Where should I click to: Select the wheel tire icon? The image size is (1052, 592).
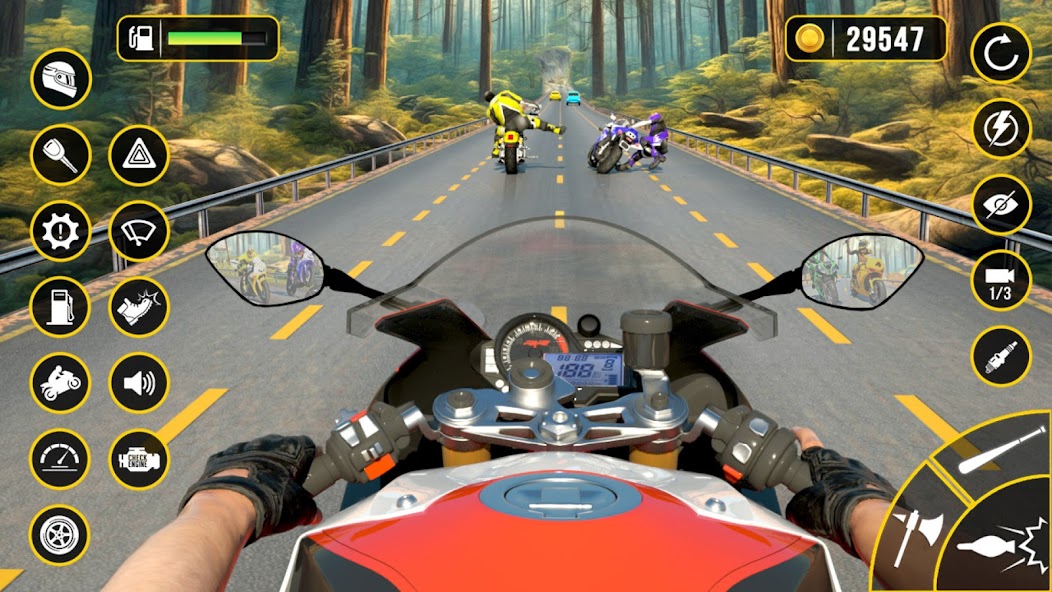[x=61, y=535]
